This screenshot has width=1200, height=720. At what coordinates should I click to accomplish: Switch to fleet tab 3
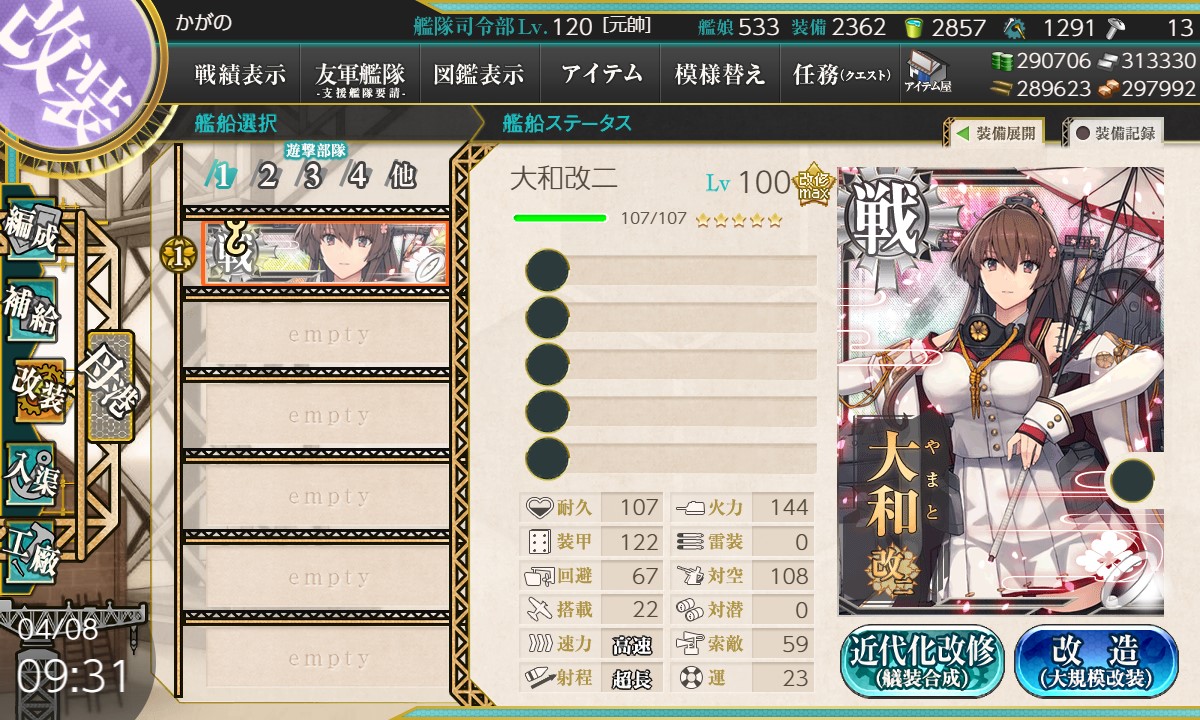(x=312, y=177)
